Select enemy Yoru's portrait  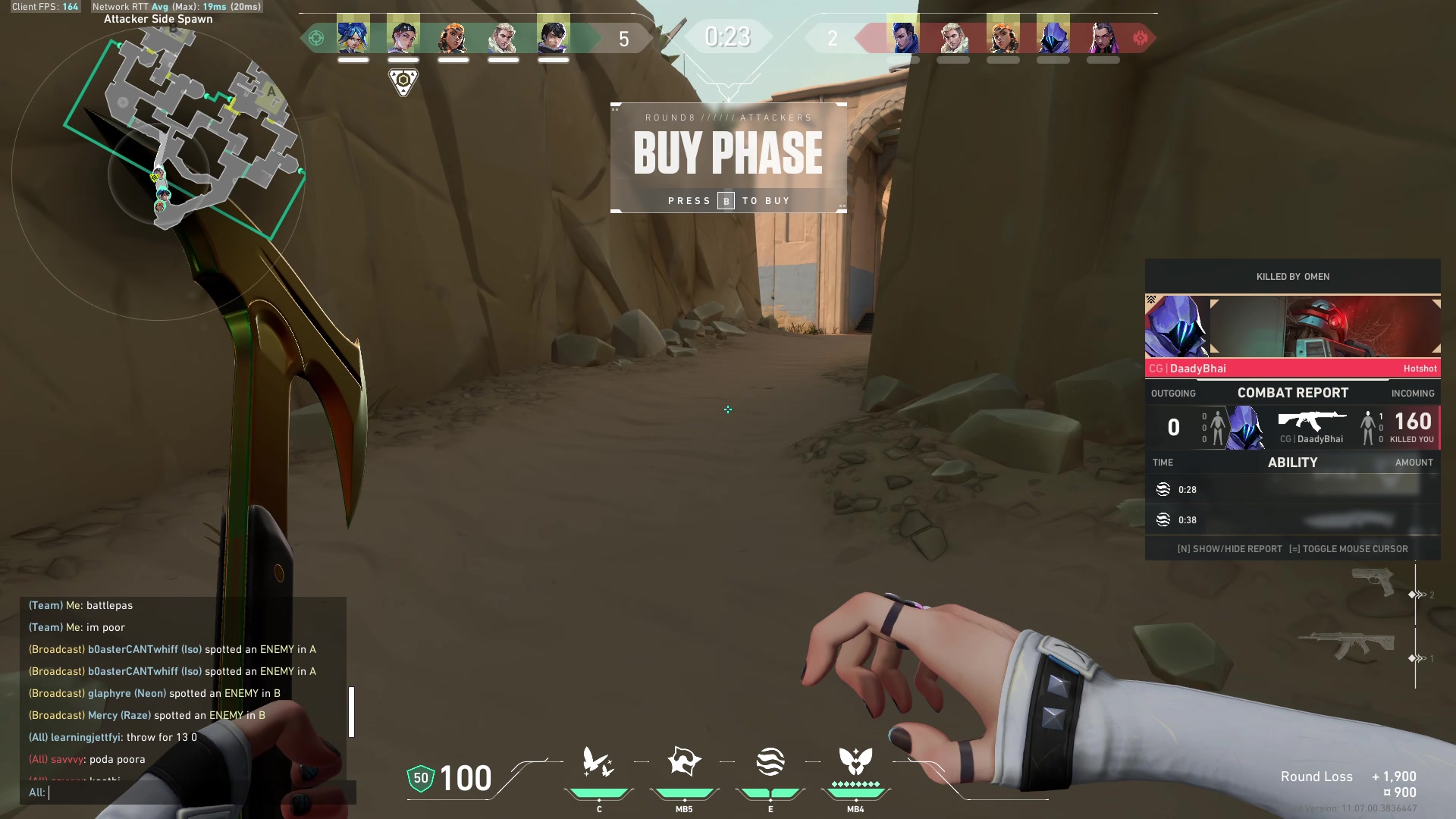(902, 37)
